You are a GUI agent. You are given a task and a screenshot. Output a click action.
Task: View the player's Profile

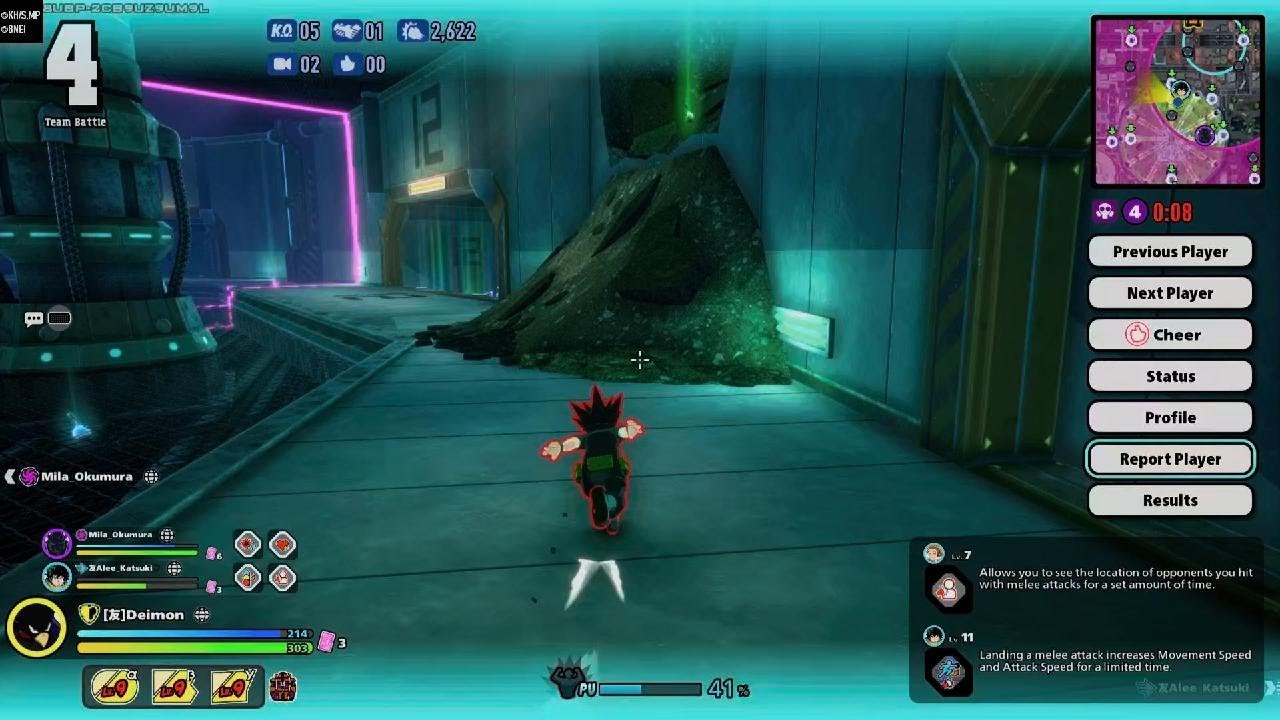click(x=1170, y=417)
